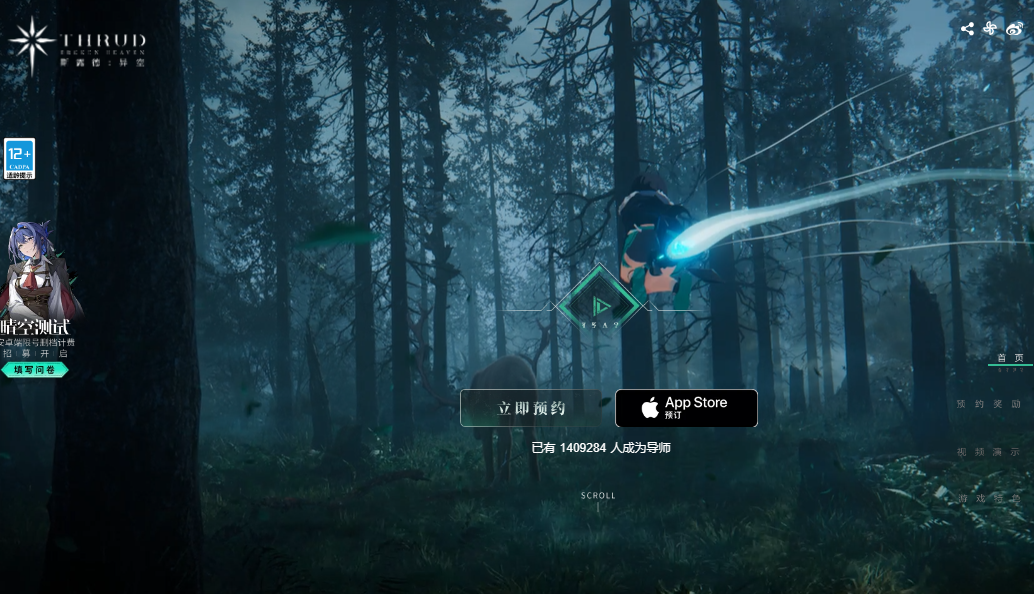Open the Weibo social page
1034x594 pixels.
coord(1014,29)
